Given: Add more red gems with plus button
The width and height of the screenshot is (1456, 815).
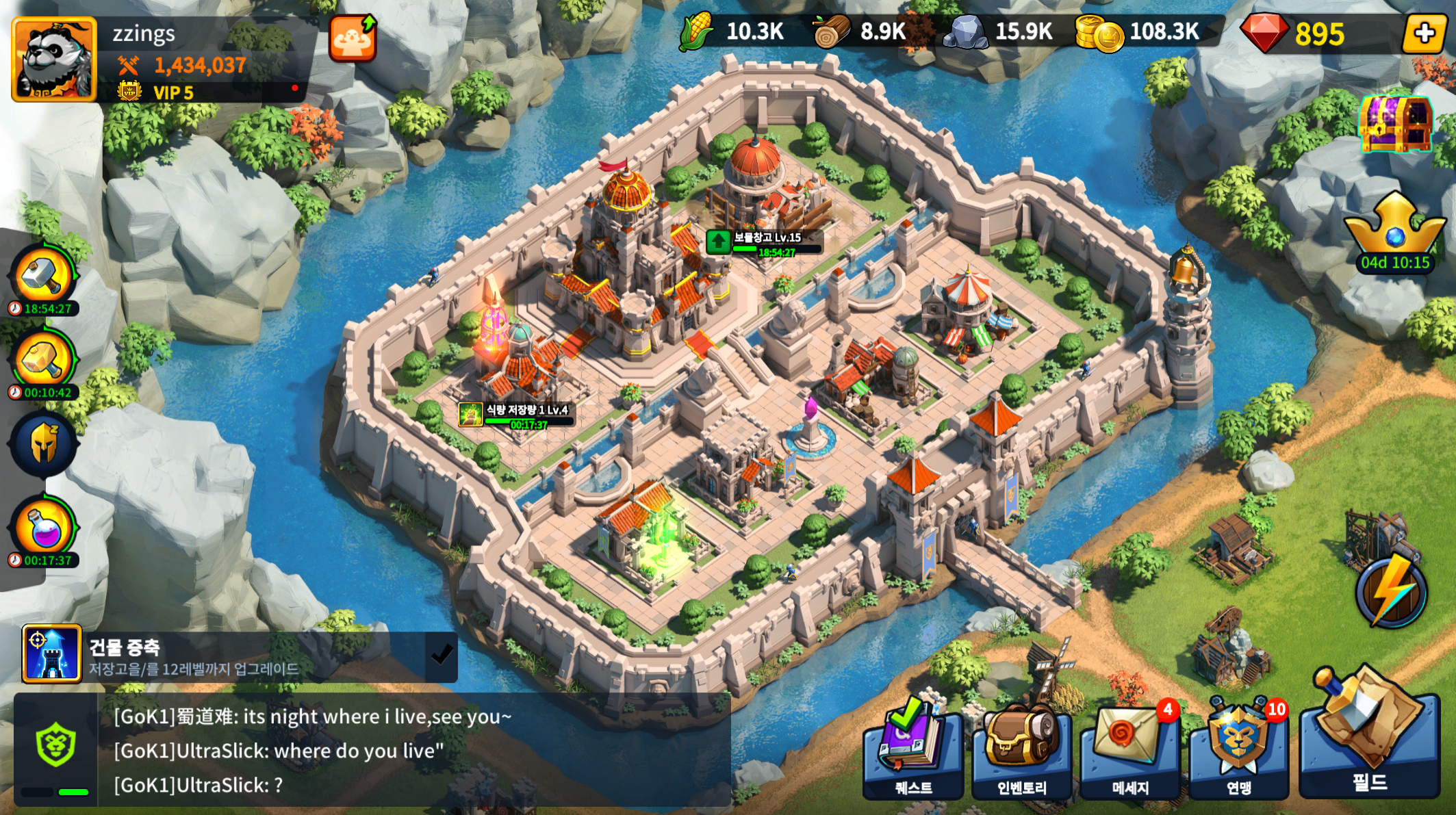Looking at the screenshot, I should pos(1423,34).
